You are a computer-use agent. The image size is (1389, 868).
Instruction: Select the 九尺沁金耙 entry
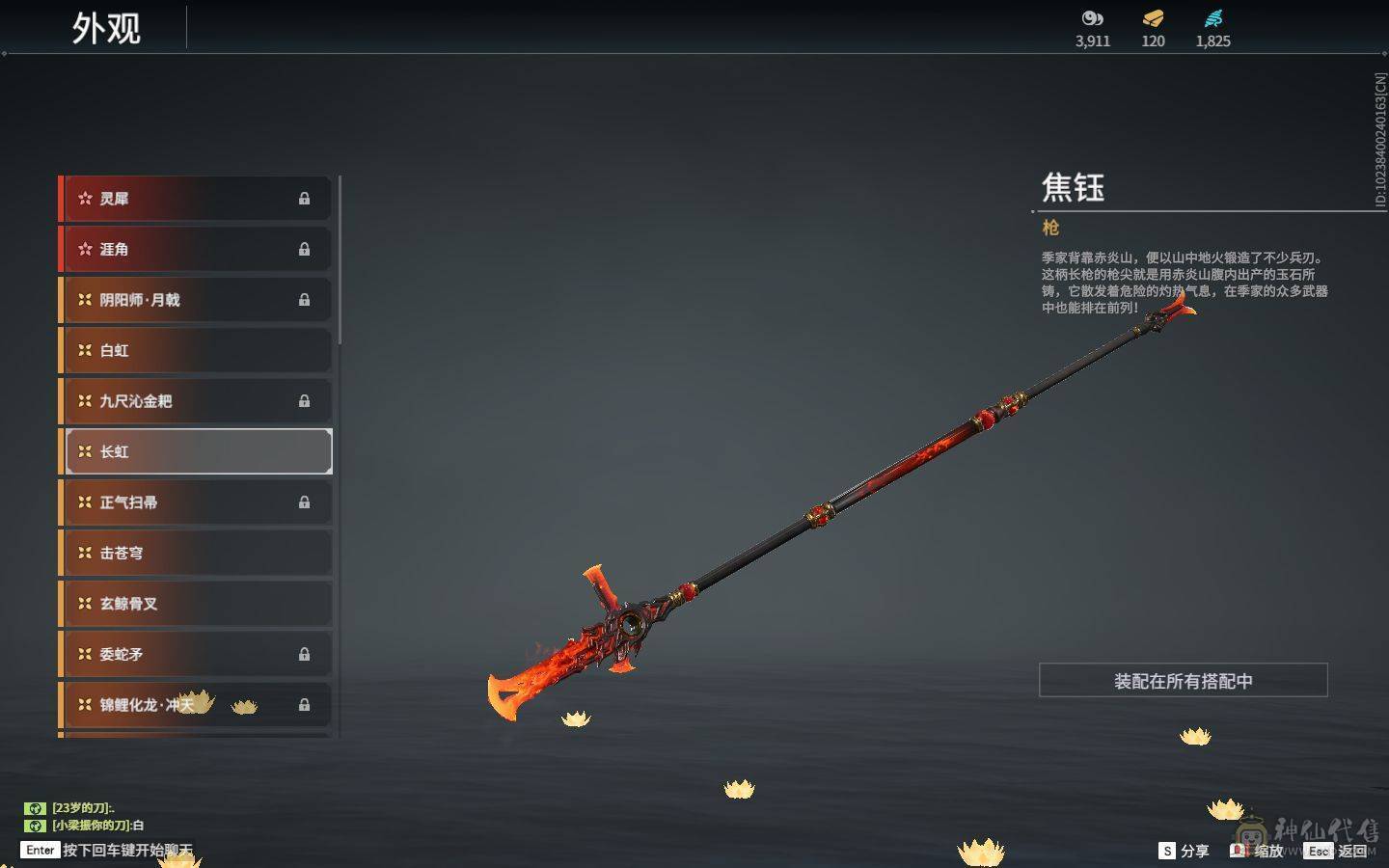pos(196,401)
